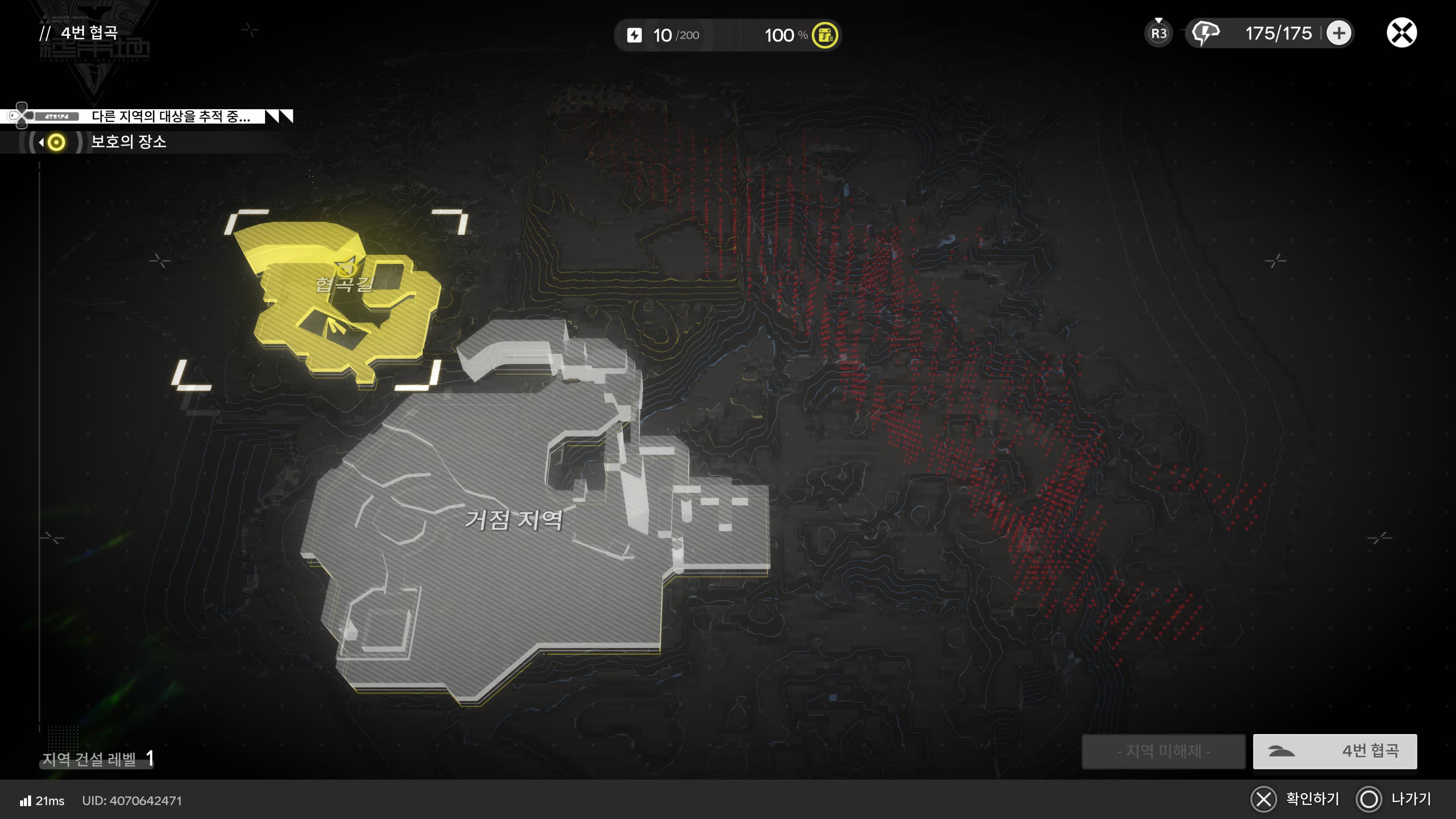Open the tracking notice for another region
Viewport: 1456px width, 819px height.
pos(169,116)
